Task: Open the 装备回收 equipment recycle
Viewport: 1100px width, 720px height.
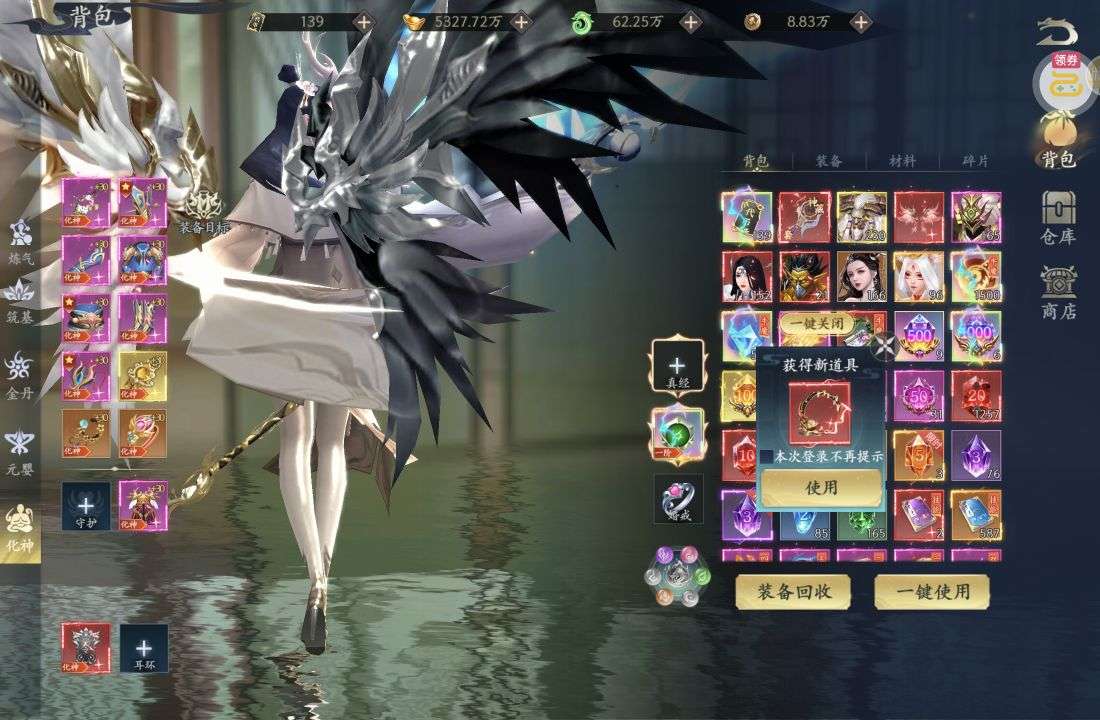Action: coord(792,592)
